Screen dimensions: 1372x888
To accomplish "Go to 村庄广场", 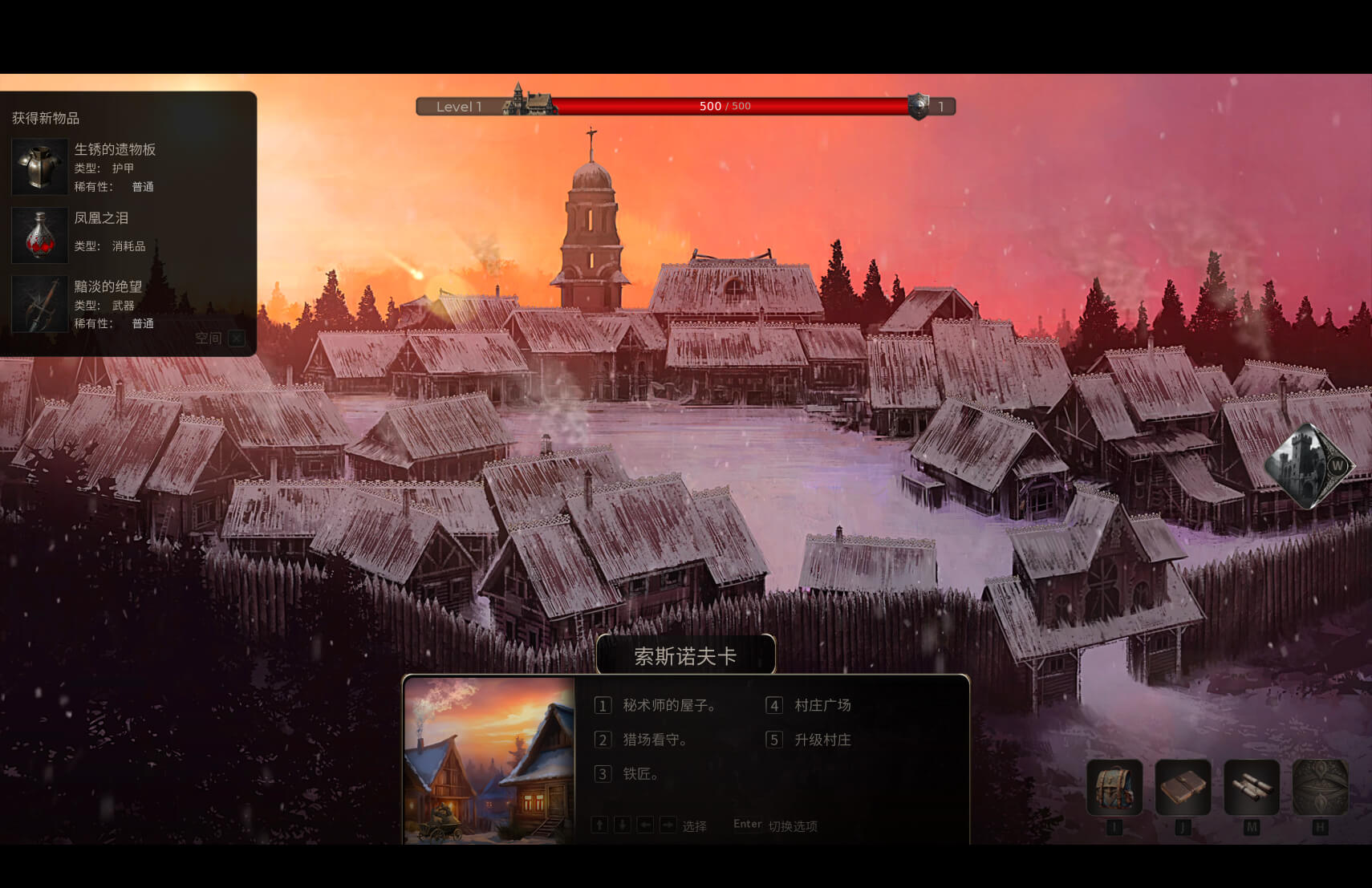I will click(x=822, y=705).
